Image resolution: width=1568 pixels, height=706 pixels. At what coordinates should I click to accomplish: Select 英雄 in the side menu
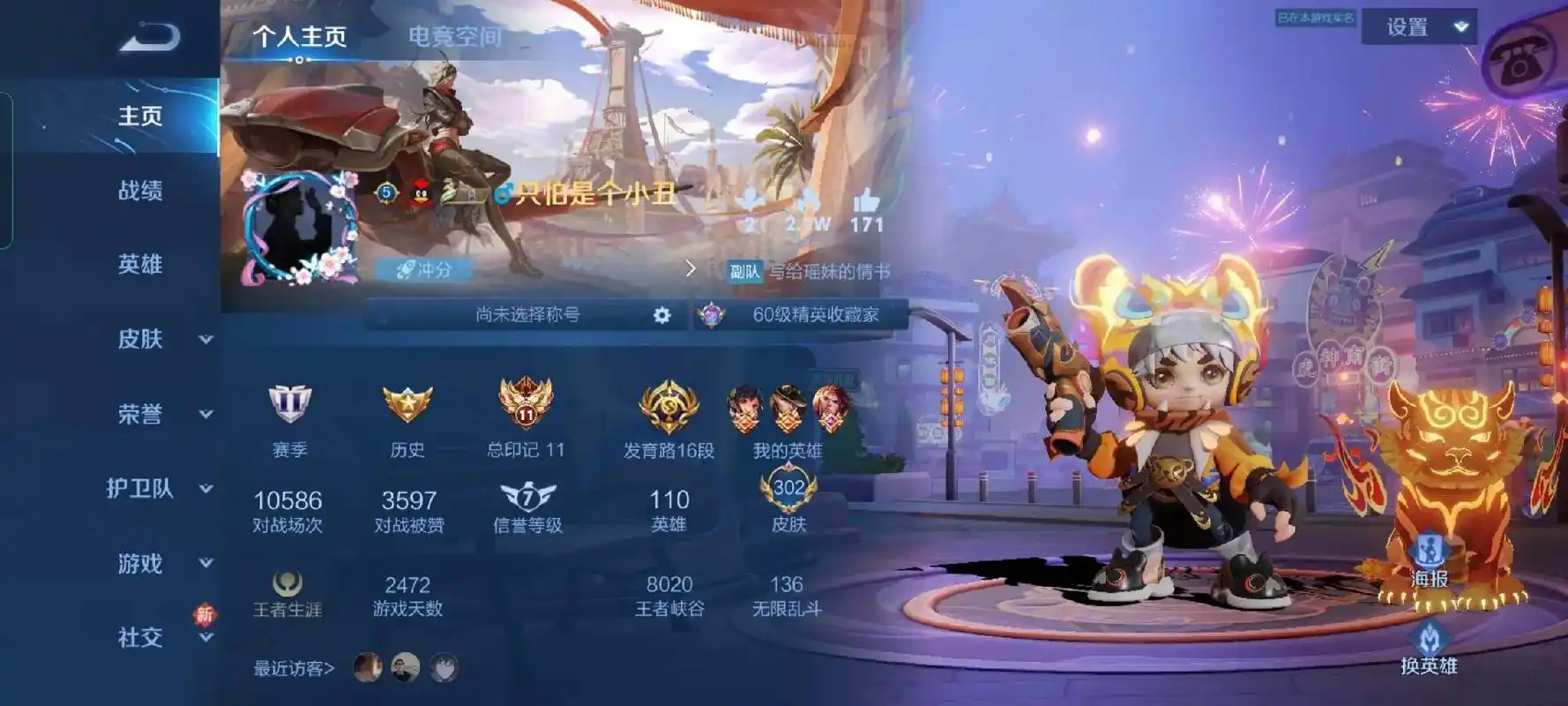click(x=140, y=265)
